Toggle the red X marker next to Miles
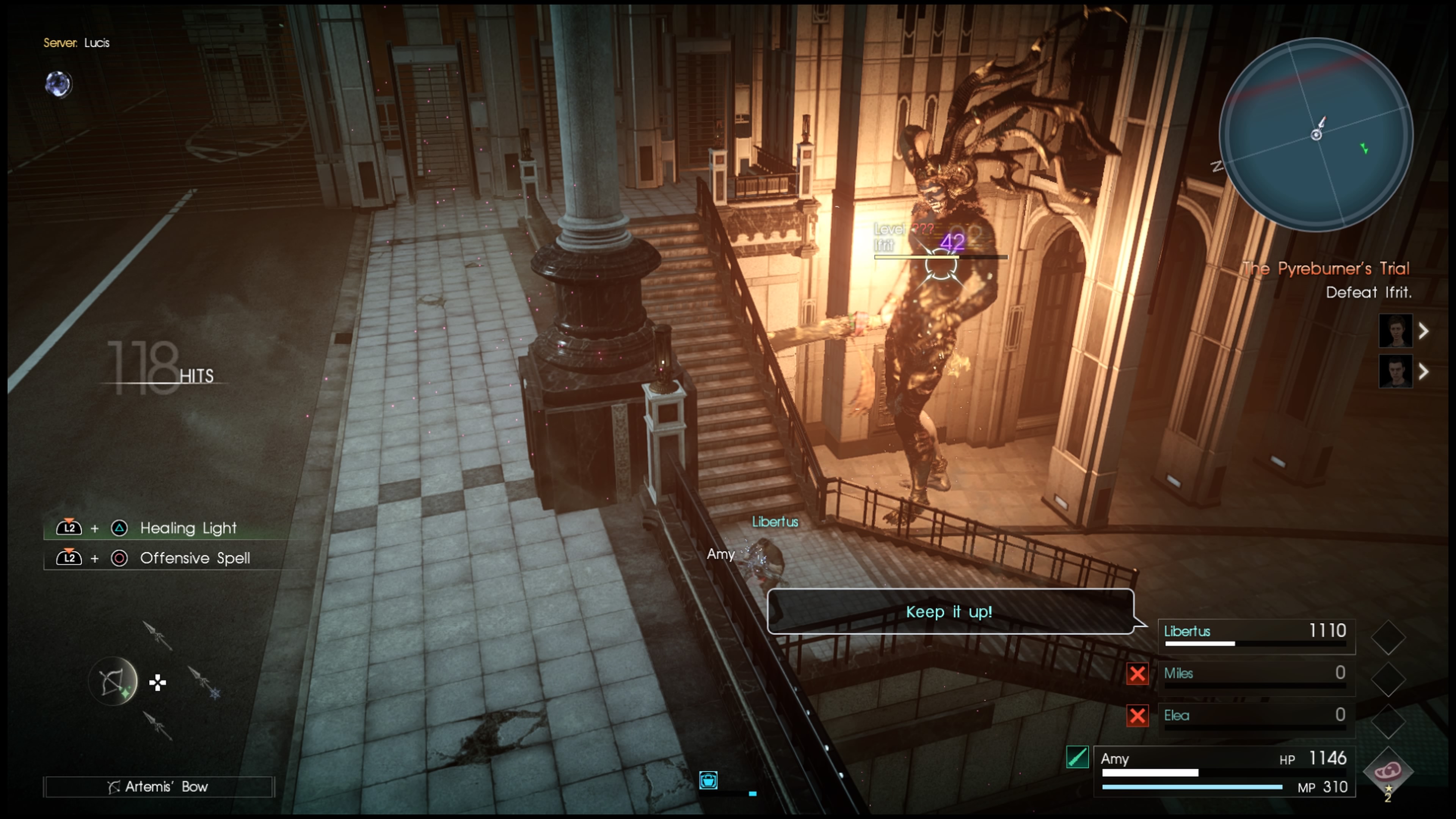The height and width of the screenshot is (819, 1456). pos(1138,674)
